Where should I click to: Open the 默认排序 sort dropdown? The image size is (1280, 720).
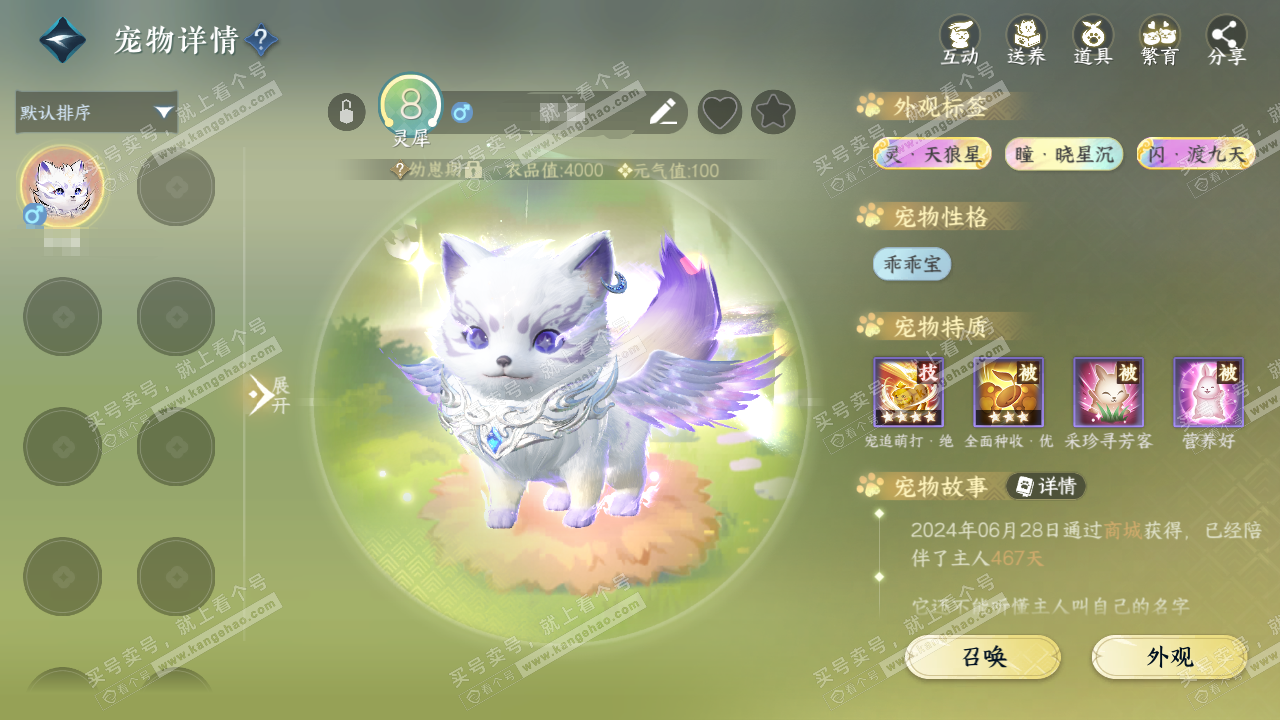[x=97, y=112]
